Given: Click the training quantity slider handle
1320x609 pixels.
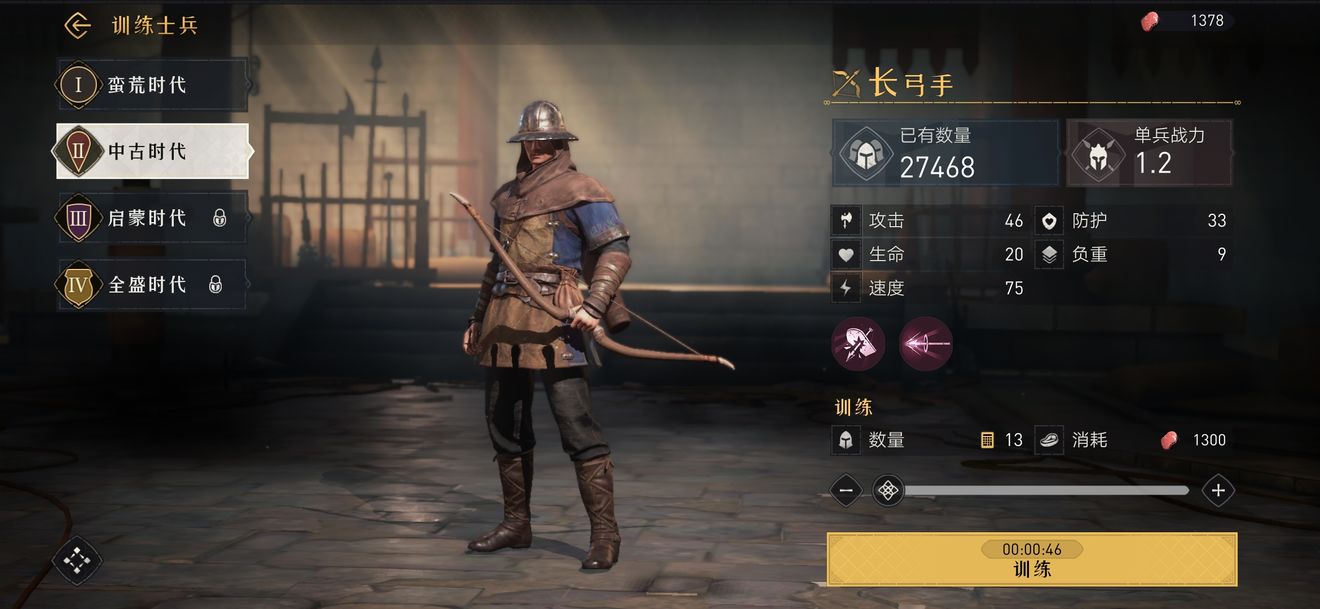Looking at the screenshot, I should click(888, 490).
